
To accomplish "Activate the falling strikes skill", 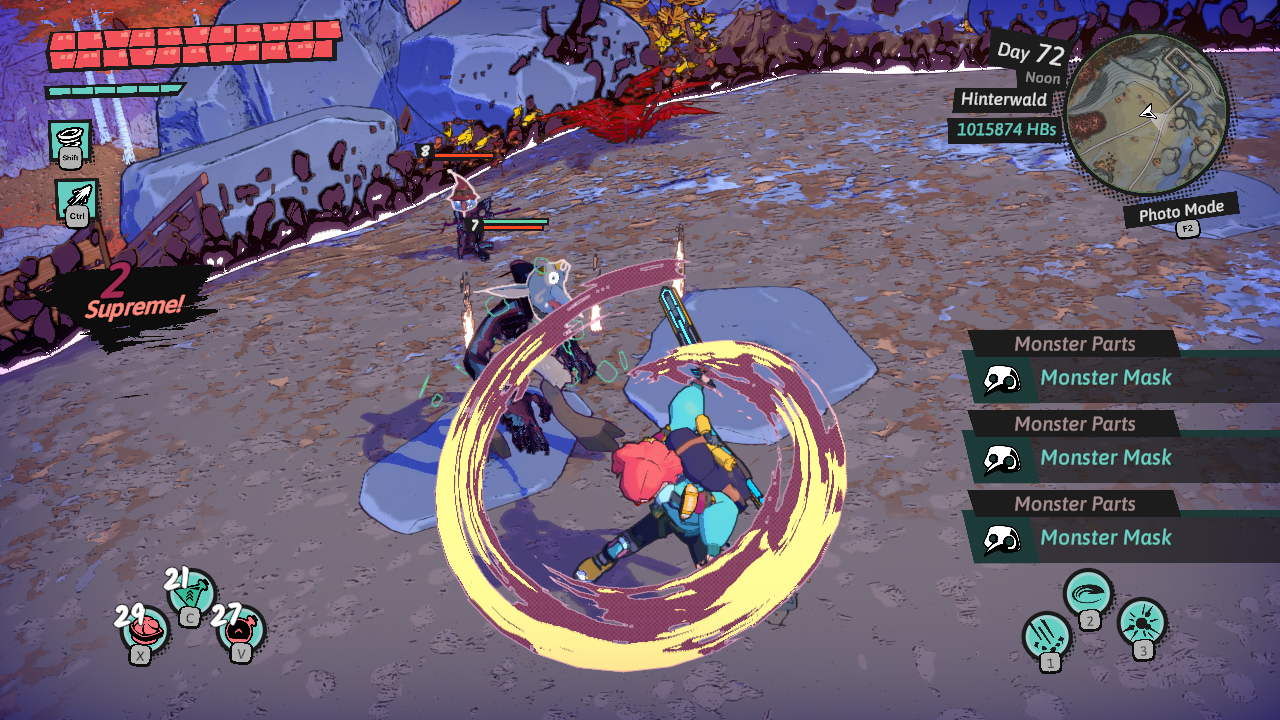I will tap(1047, 635).
